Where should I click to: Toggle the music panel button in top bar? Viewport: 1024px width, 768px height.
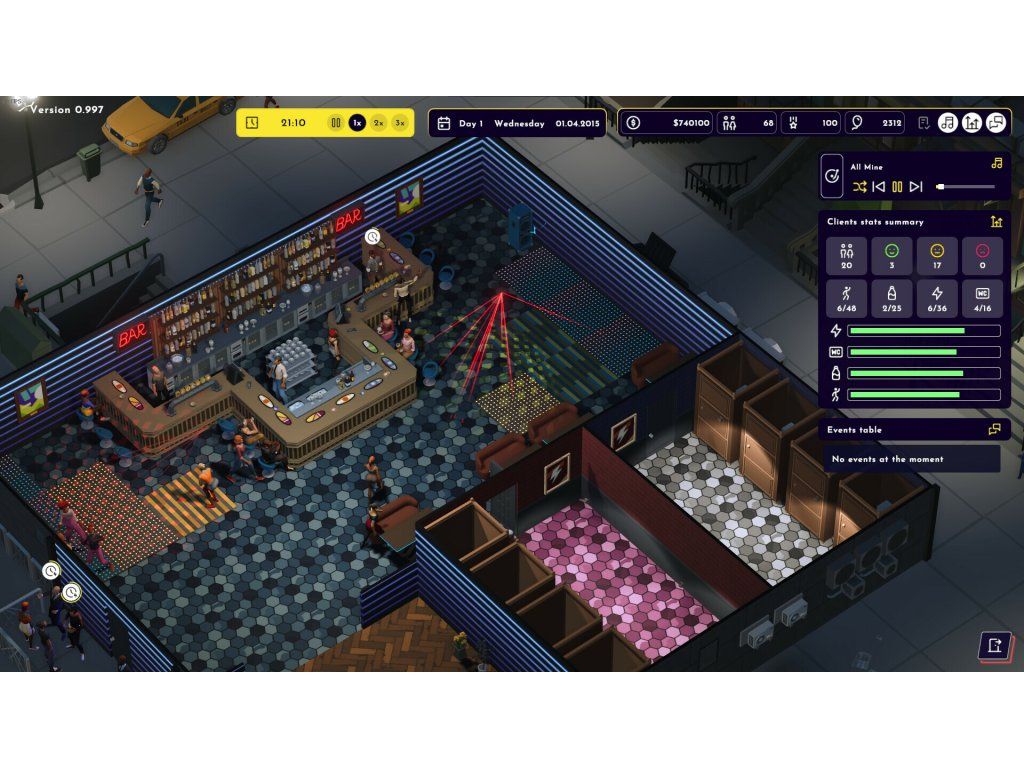point(948,123)
